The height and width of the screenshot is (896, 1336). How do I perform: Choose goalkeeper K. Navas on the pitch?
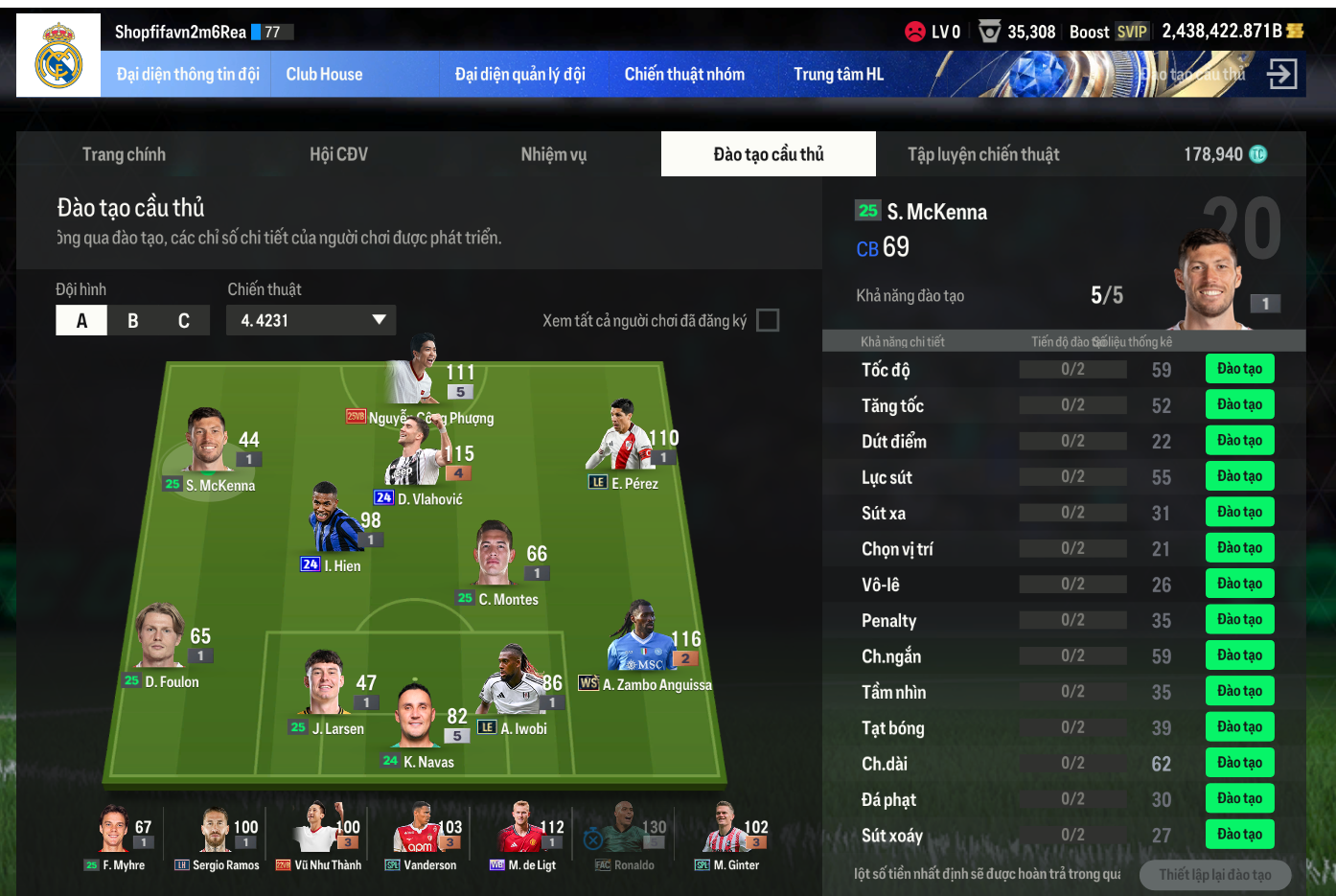(x=418, y=719)
